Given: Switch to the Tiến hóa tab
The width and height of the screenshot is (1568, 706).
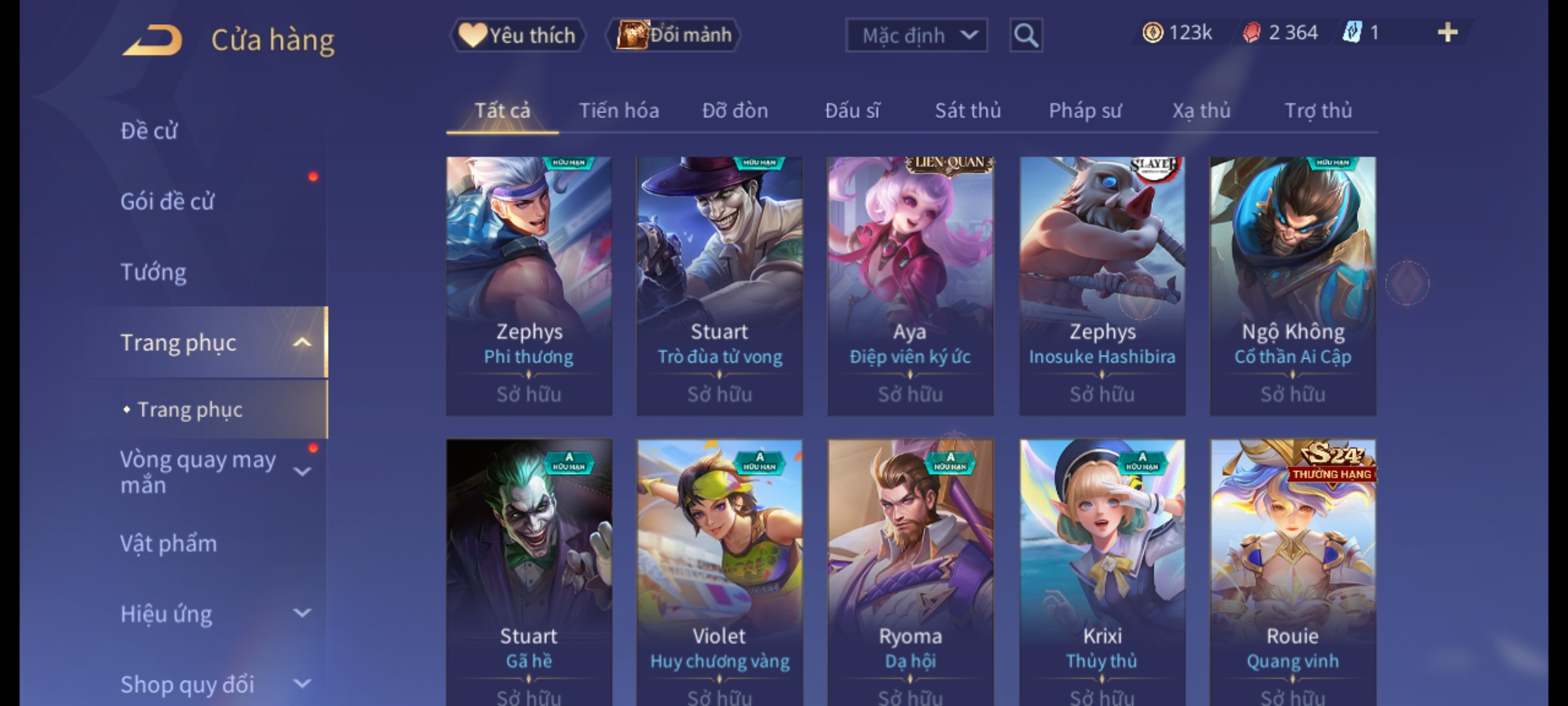Looking at the screenshot, I should click(619, 110).
